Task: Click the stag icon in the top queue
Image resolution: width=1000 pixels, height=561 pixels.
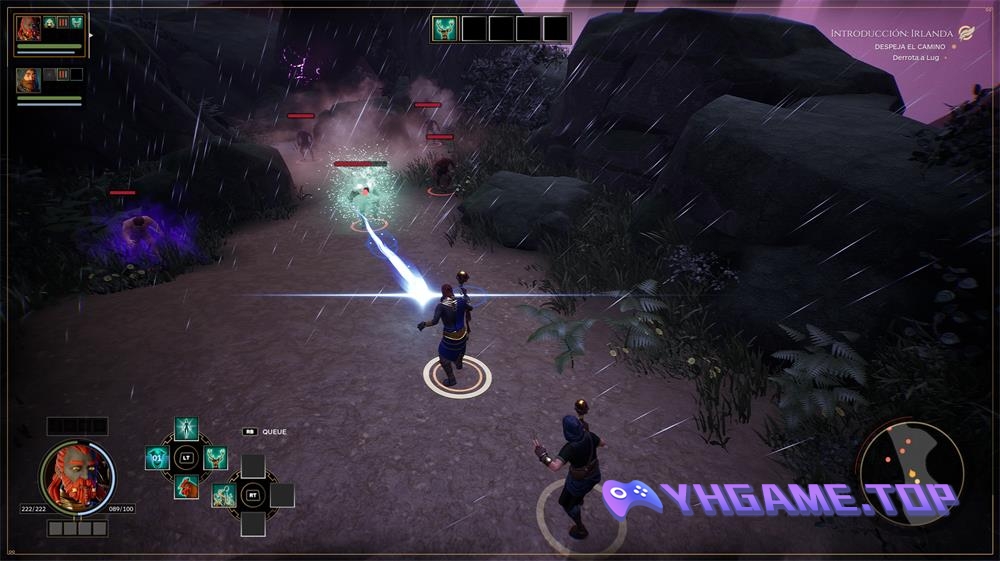Action: click(444, 28)
